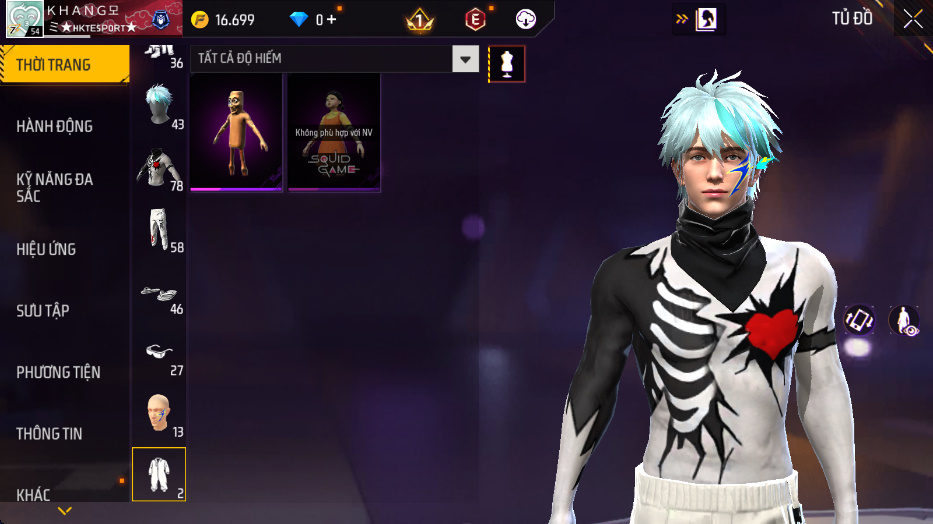Choose the Squid Game costume thumbnail
Screen dimensions: 933x524
(334, 131)
